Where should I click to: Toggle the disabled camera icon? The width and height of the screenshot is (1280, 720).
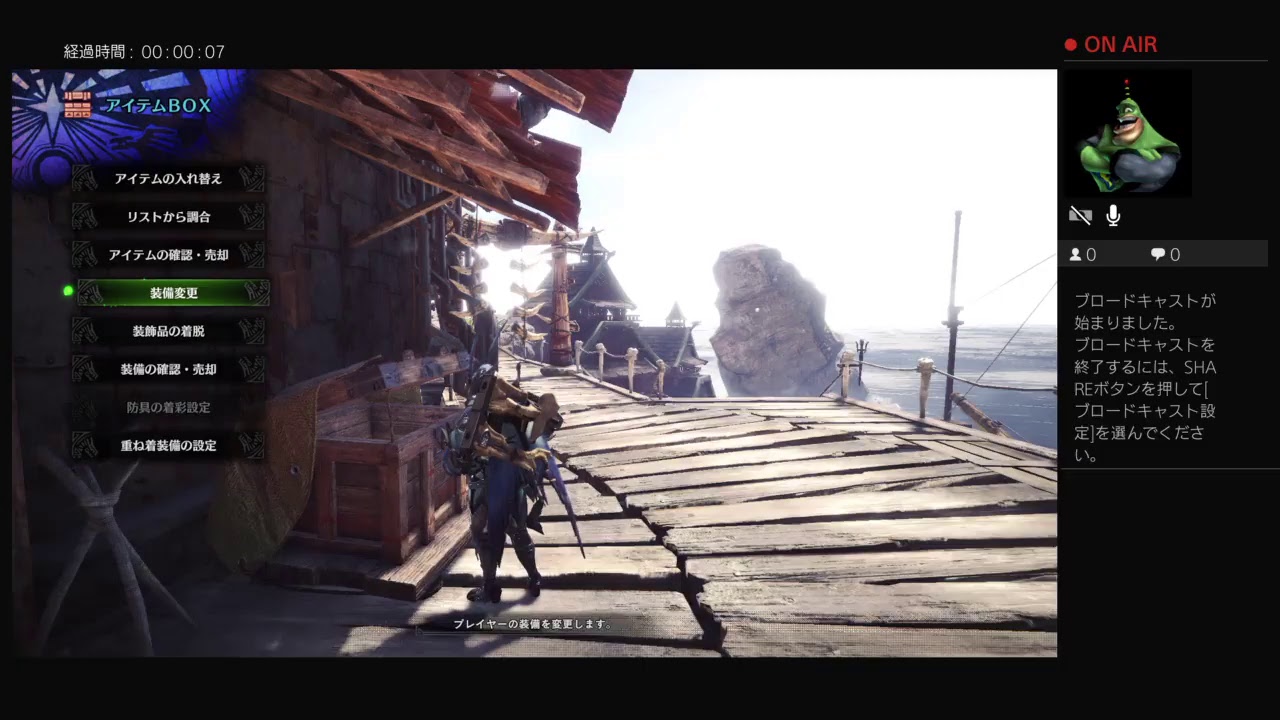coord(1080,216)
